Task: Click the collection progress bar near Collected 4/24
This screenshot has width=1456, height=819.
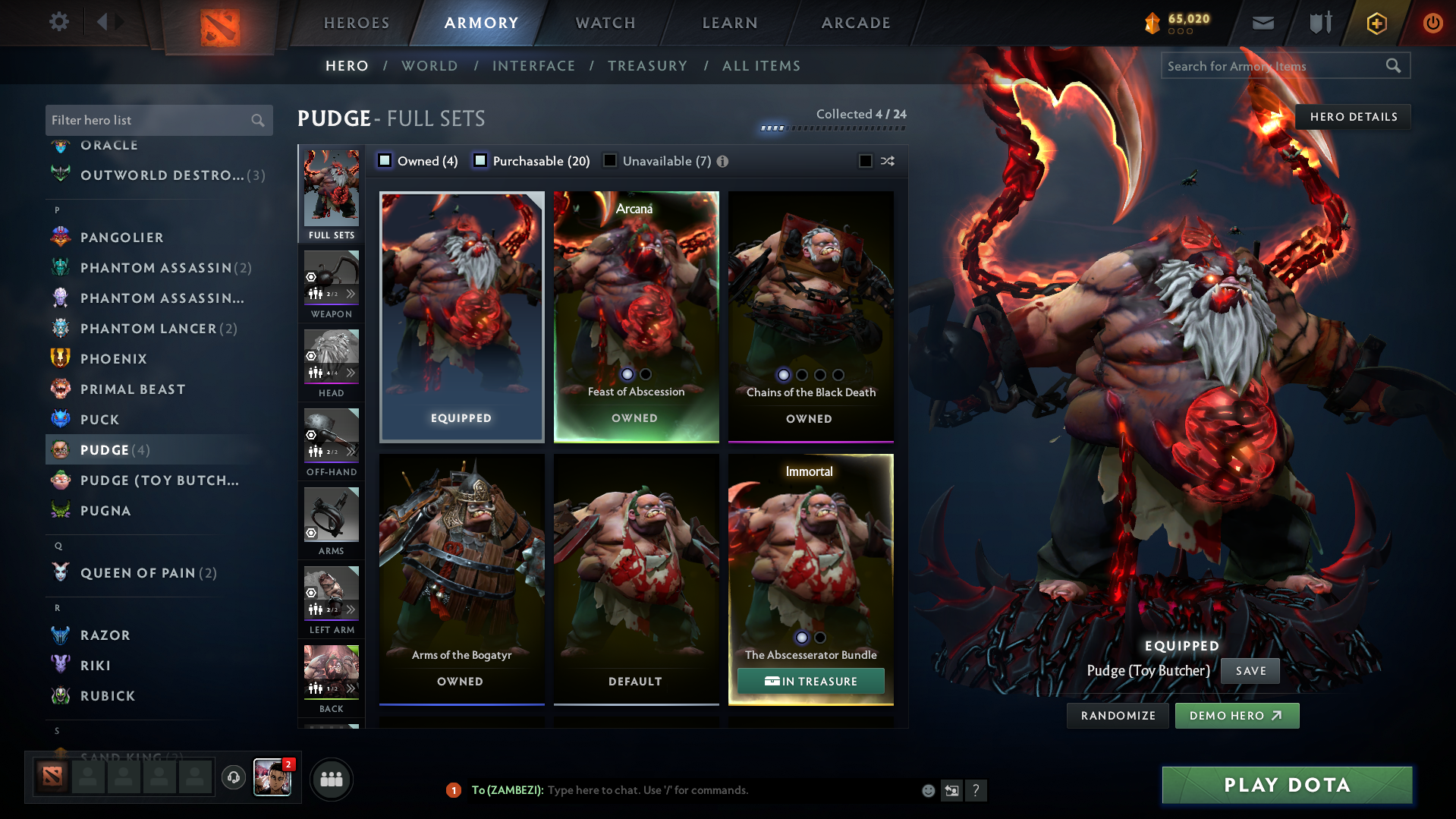Action: coord(832,128)
